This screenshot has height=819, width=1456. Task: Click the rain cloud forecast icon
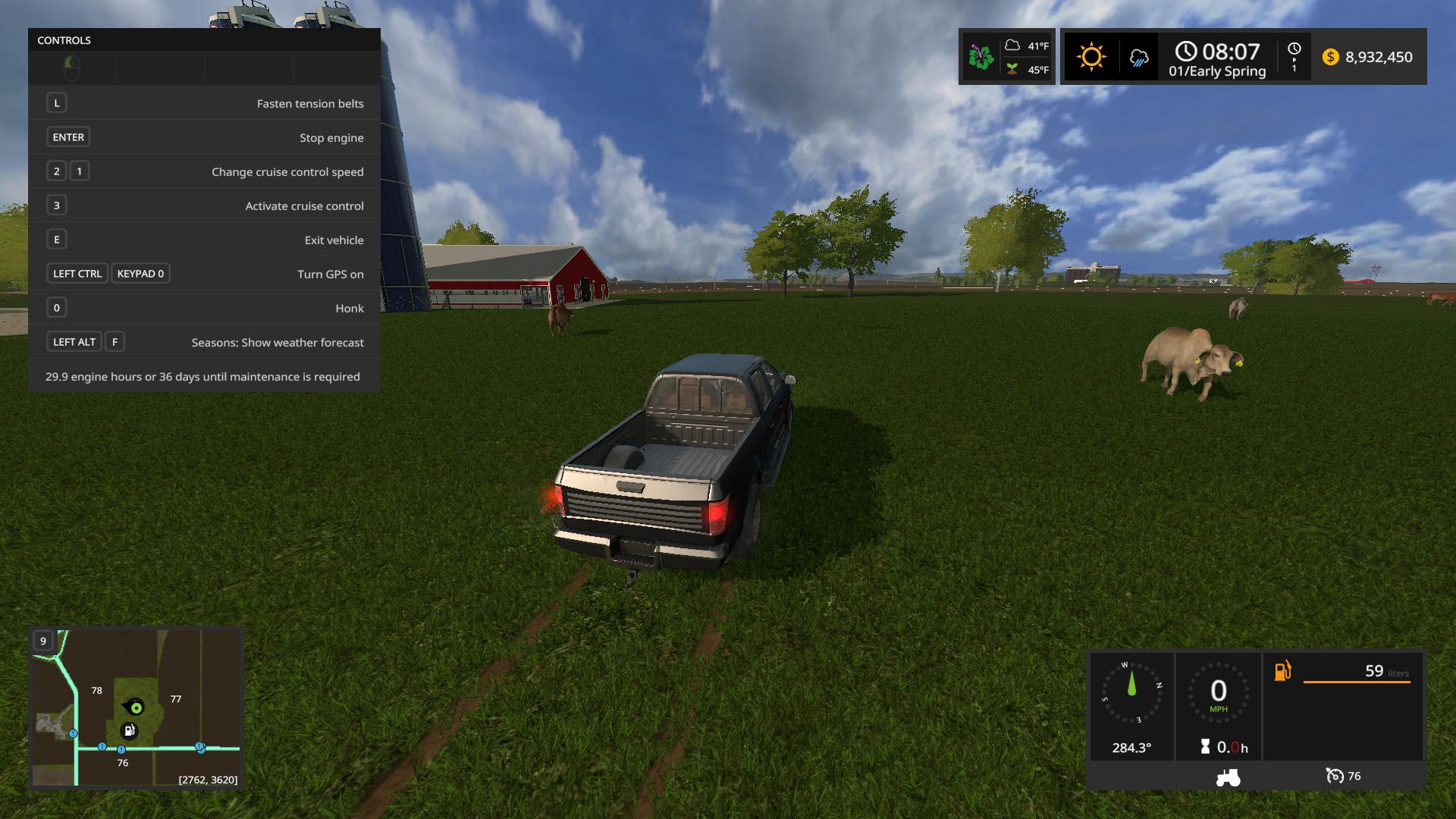[1138, 58]
